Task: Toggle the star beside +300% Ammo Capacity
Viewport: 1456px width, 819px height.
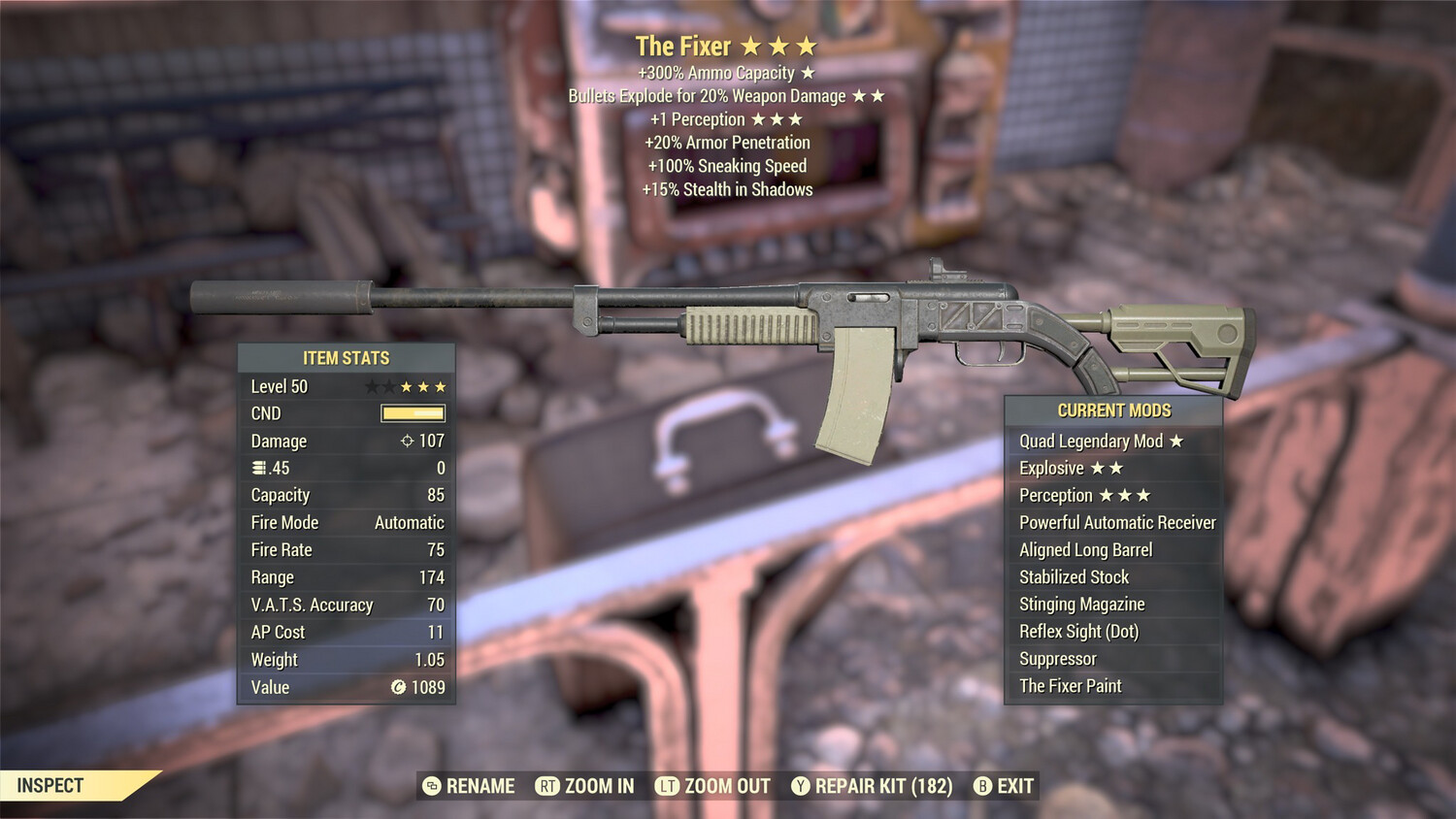Action: pos(807,72)
